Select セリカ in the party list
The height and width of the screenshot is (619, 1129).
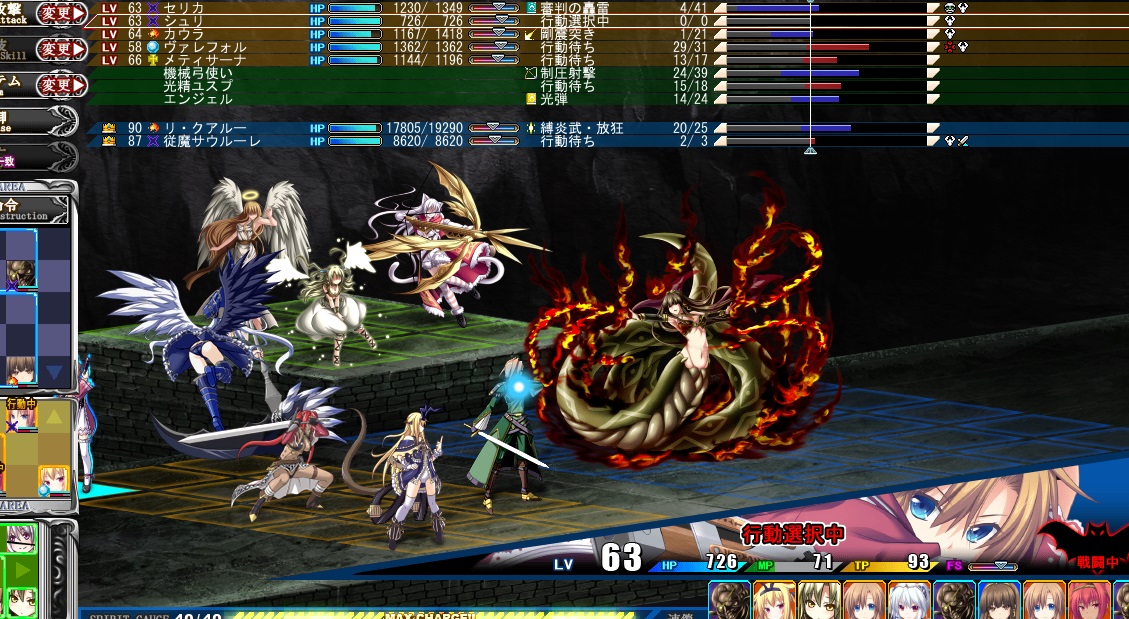click(x=185, y=8)
